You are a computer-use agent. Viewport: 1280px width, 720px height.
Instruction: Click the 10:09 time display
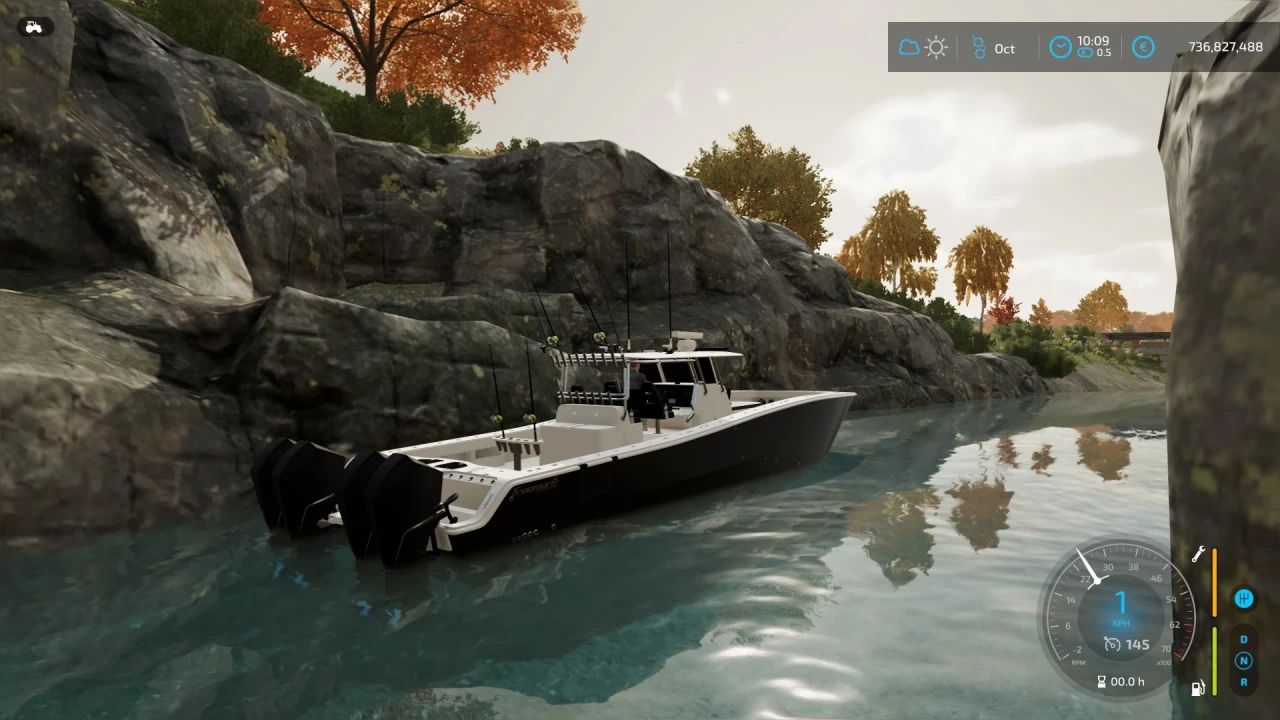click(1092, 41)
